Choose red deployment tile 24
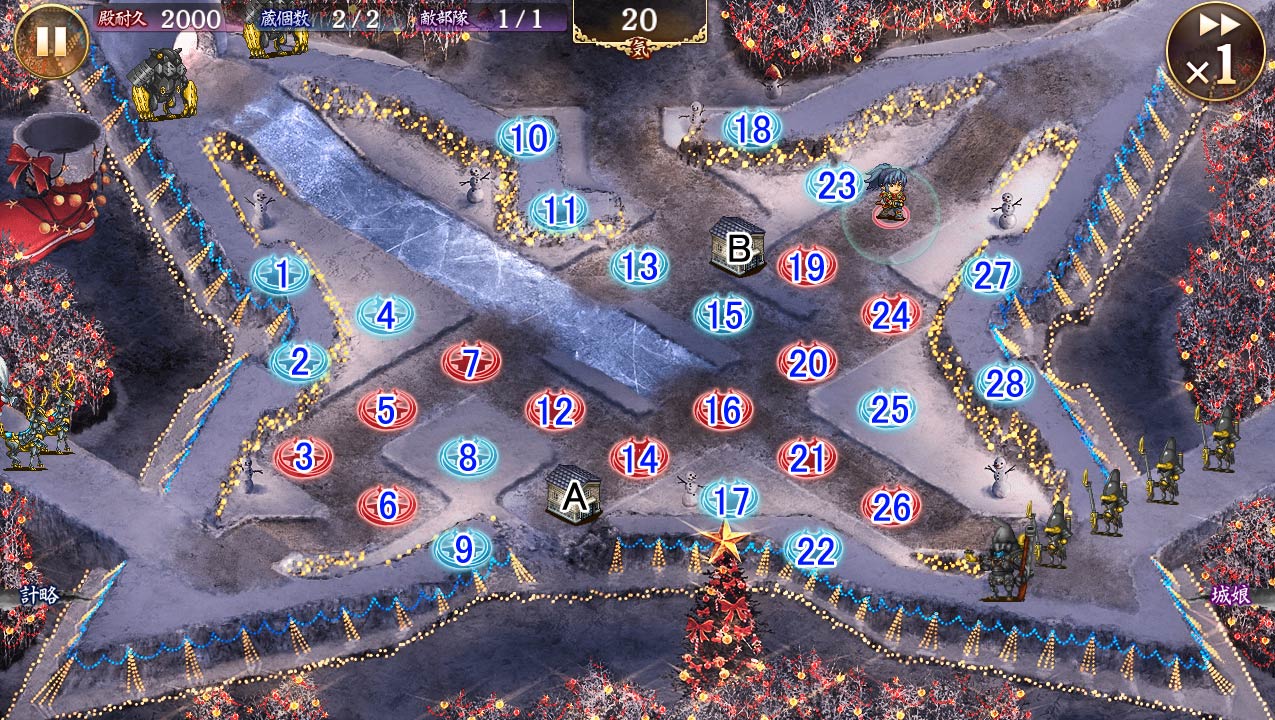The height and width of the screenshot is (720, 1275). pos(890,315)
